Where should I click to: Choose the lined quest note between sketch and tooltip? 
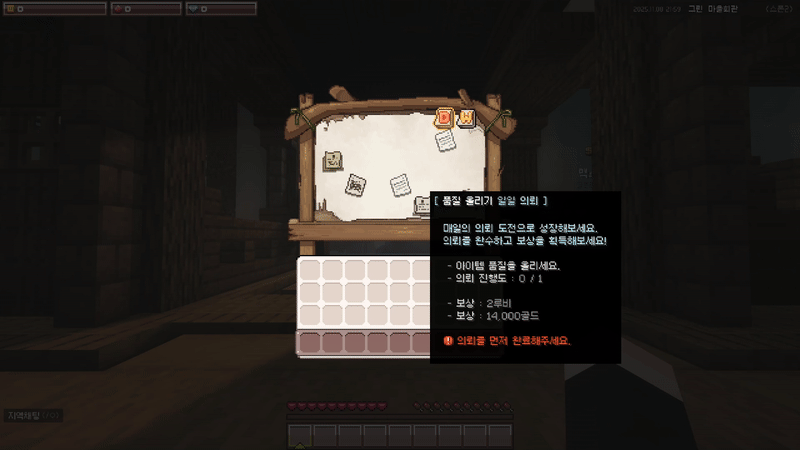click(399, 185)
